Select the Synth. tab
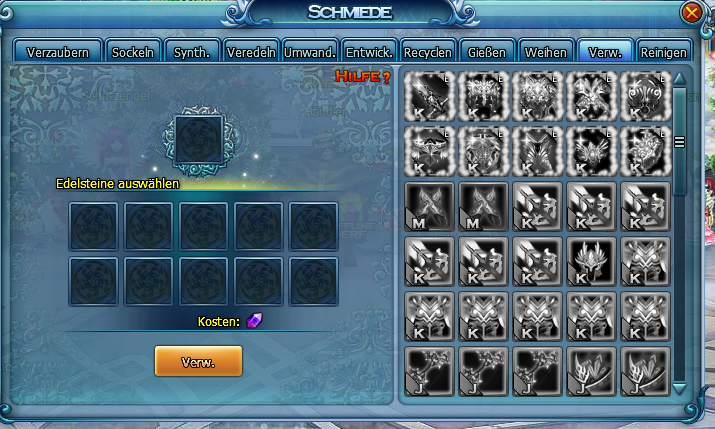Viewport: 715px width, 429px height. pyautogui.click(x=191, y=52)
